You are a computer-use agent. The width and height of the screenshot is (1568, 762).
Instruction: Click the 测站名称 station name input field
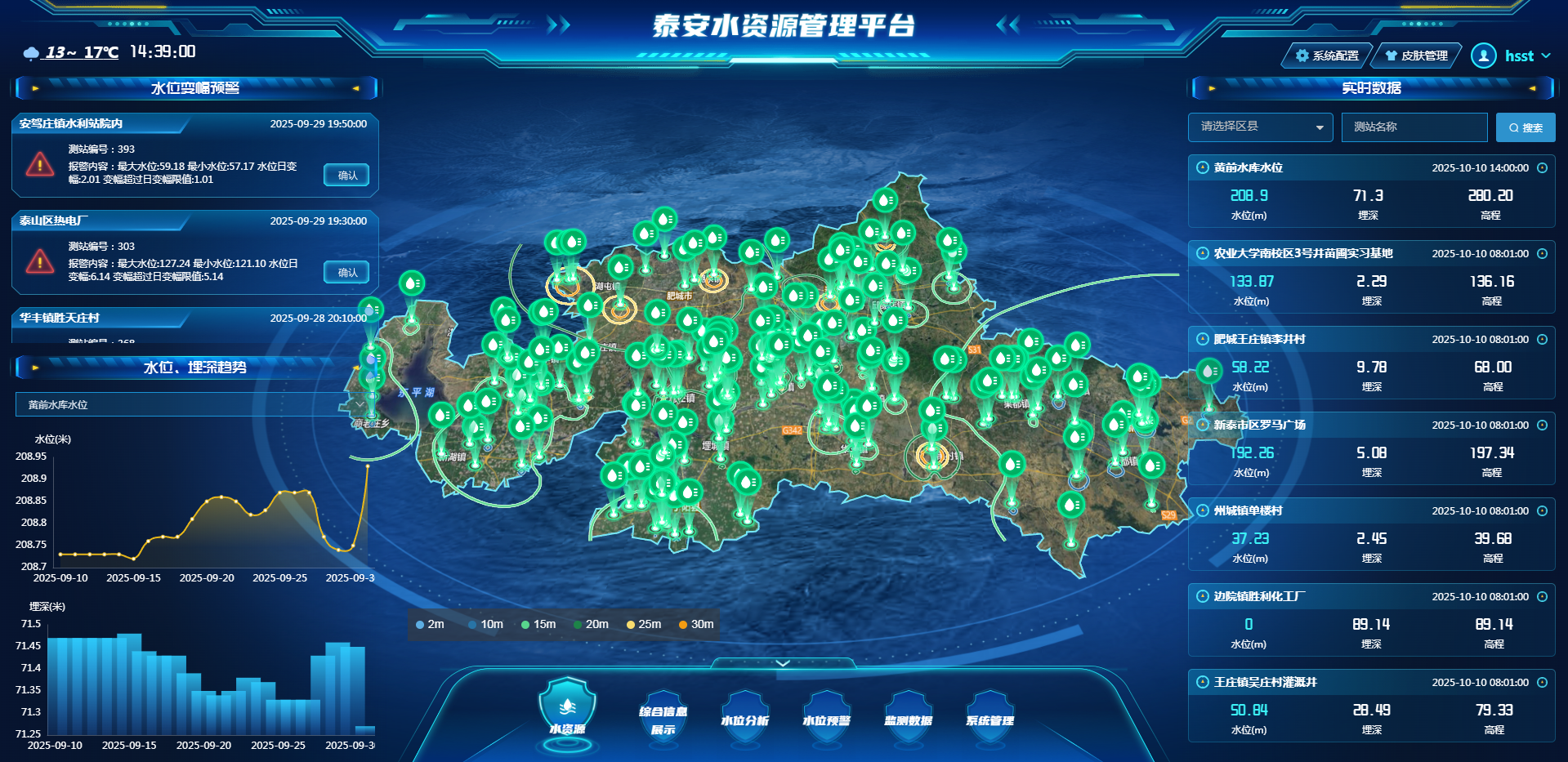coord(1414,127)
